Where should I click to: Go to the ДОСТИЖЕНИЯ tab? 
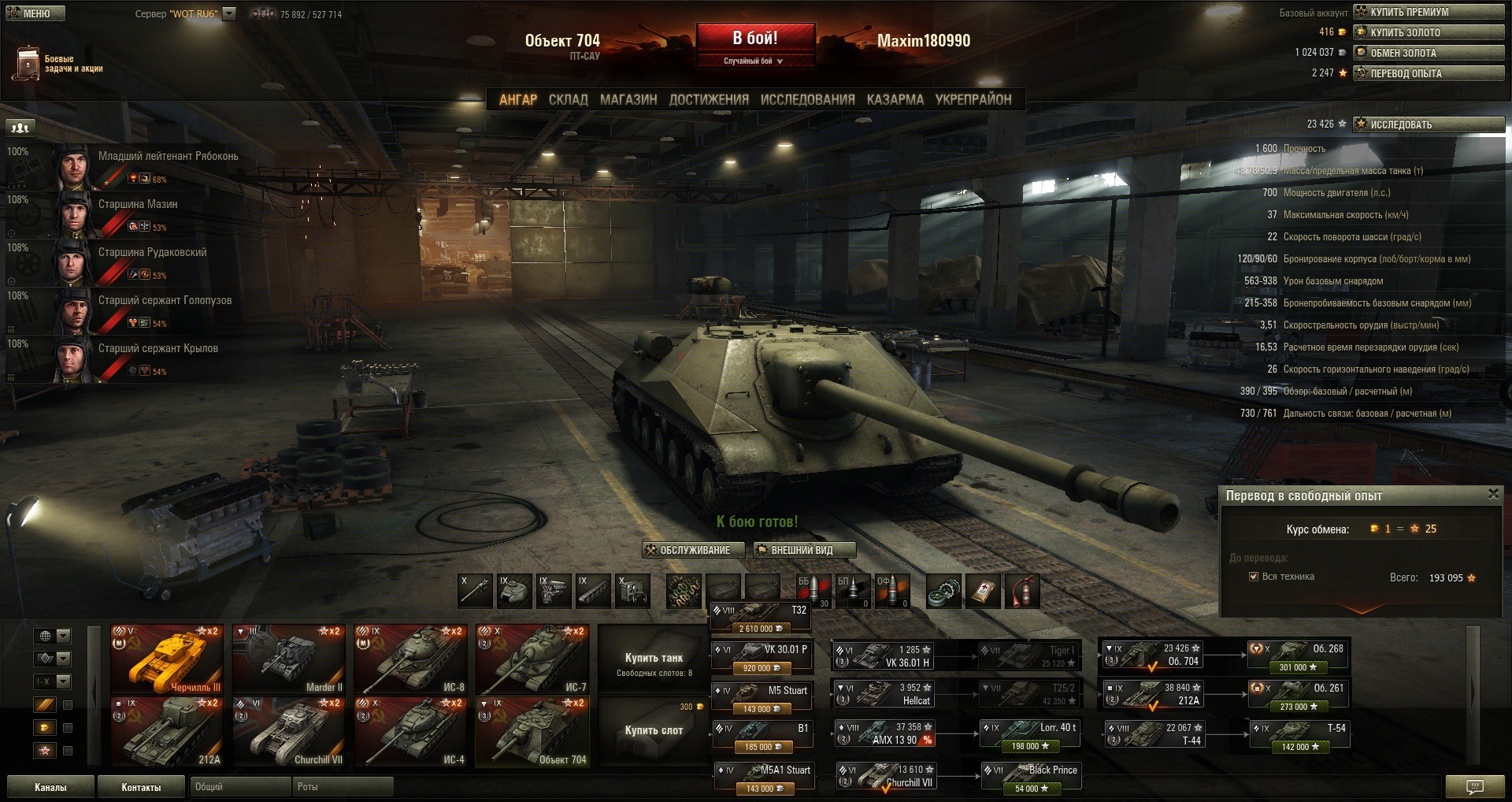click(x=708, y=100)
